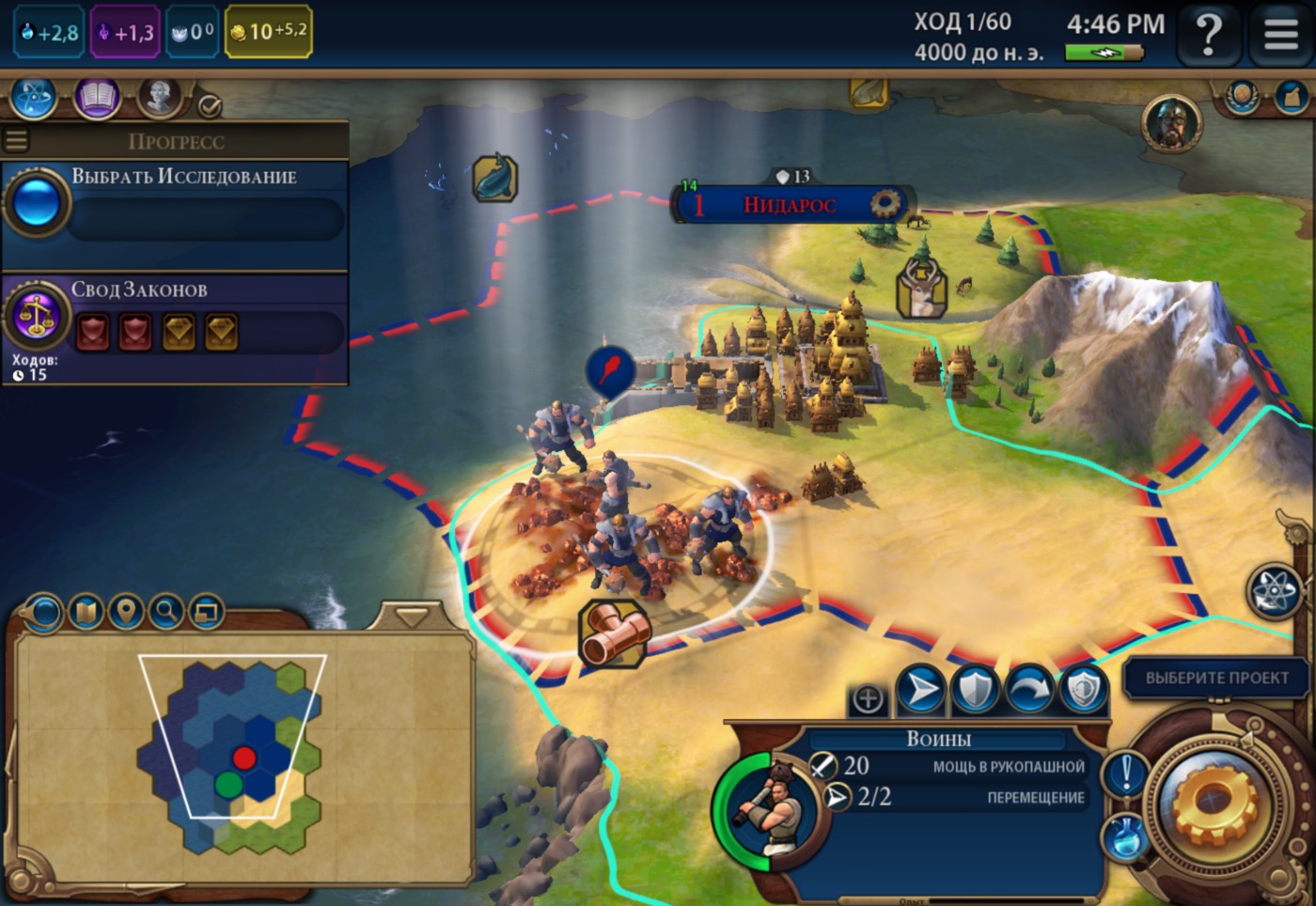Open the help question mark button

(x=1209, y=35)
